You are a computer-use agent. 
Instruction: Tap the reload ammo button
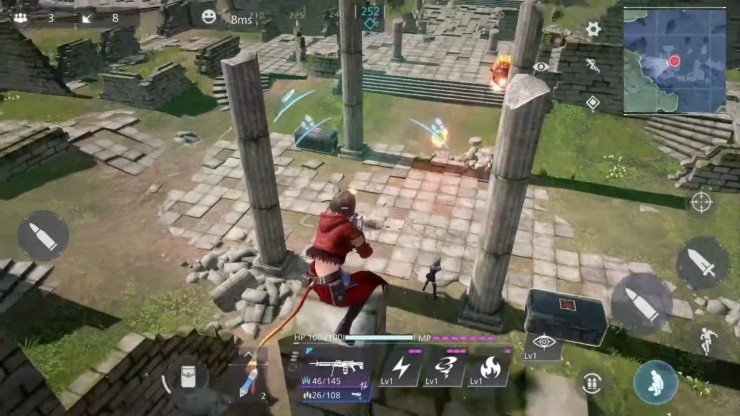pyautogui.click(x=591, y=382)
